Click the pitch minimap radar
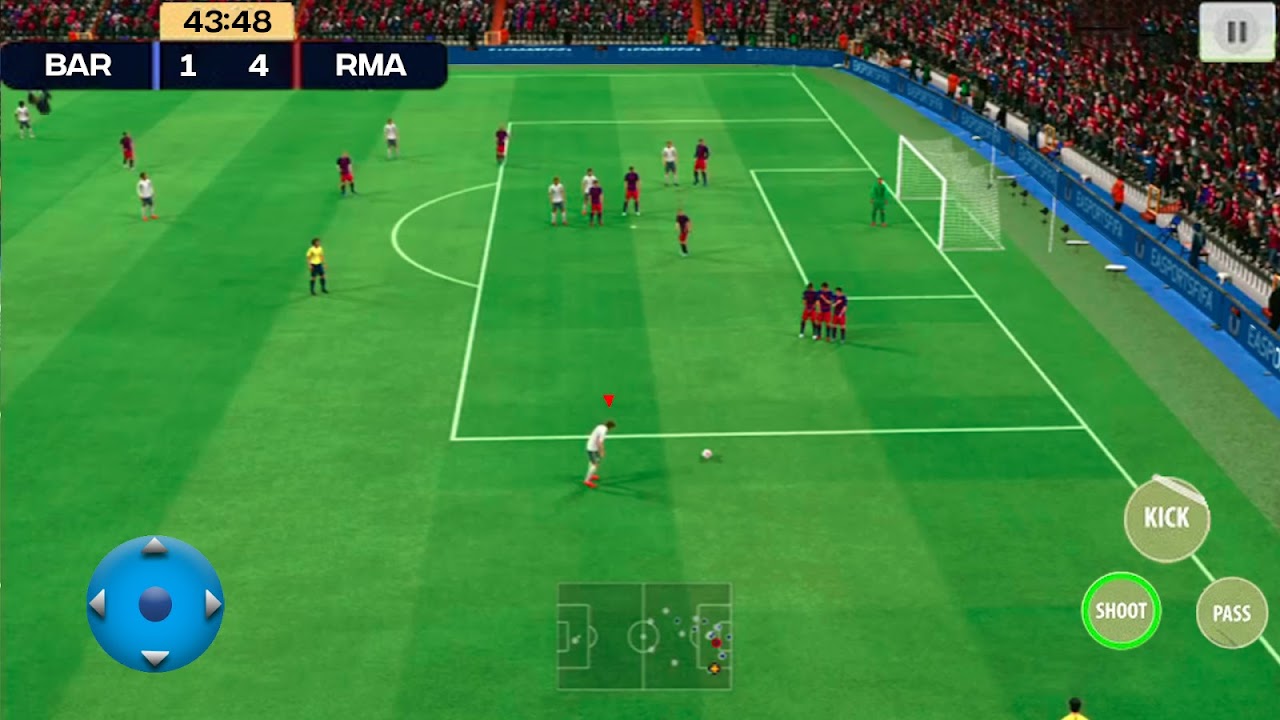 point(644,636)
